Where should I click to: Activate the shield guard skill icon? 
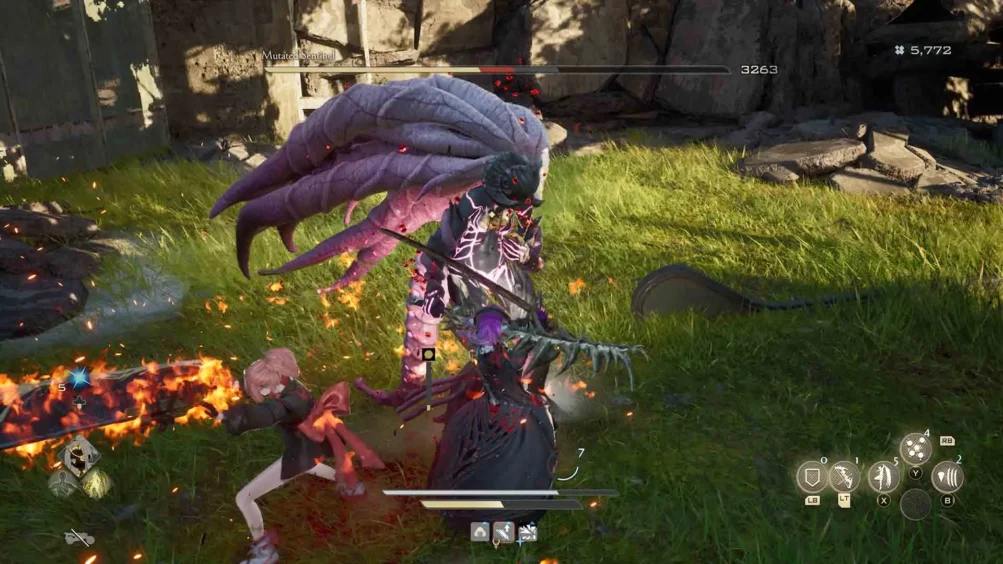tap(811, 477)
